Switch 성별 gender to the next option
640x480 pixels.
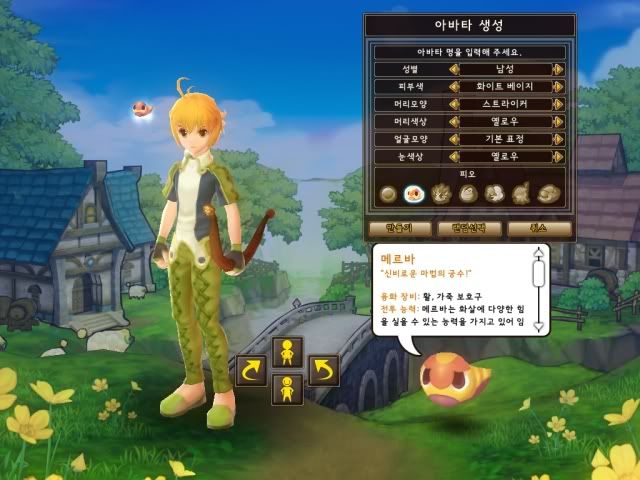pyautogui.click(x=558, y=70)
